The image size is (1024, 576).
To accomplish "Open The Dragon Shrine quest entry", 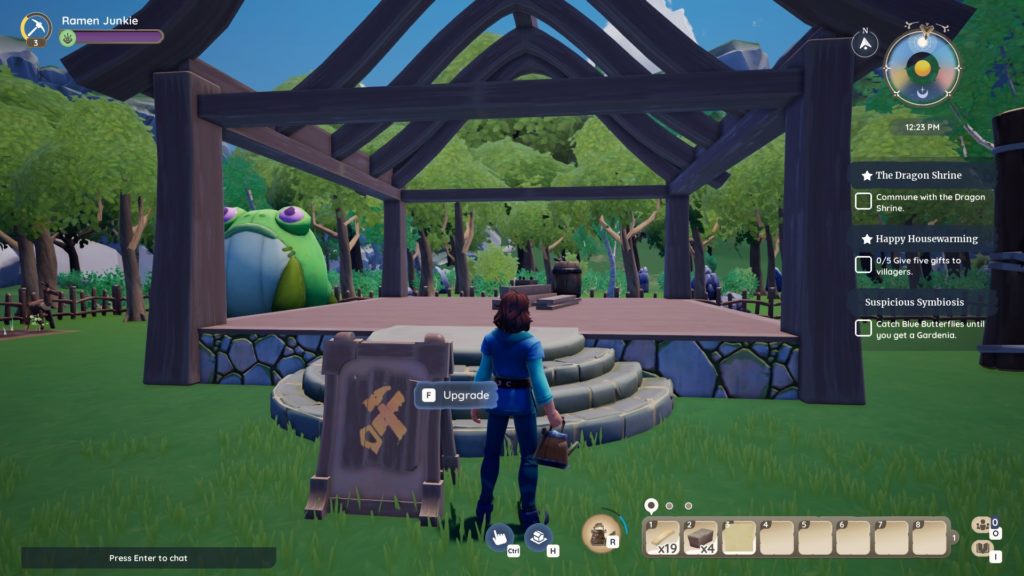I will click(918, 175).
